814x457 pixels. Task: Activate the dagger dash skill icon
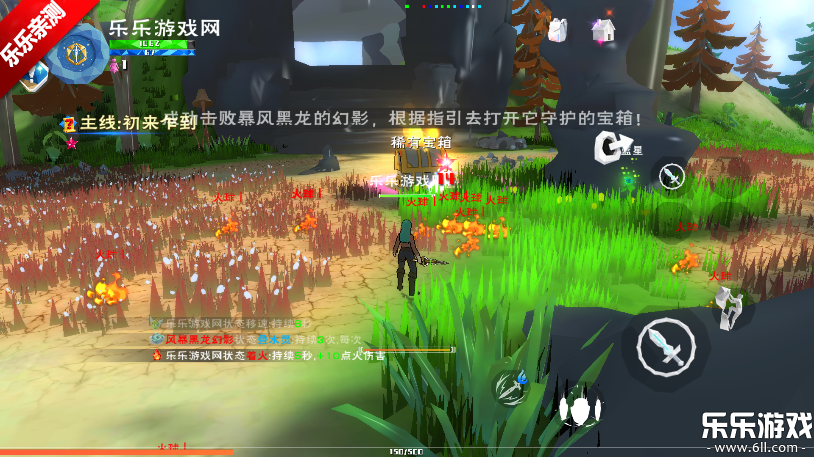(x=513, y=385)
